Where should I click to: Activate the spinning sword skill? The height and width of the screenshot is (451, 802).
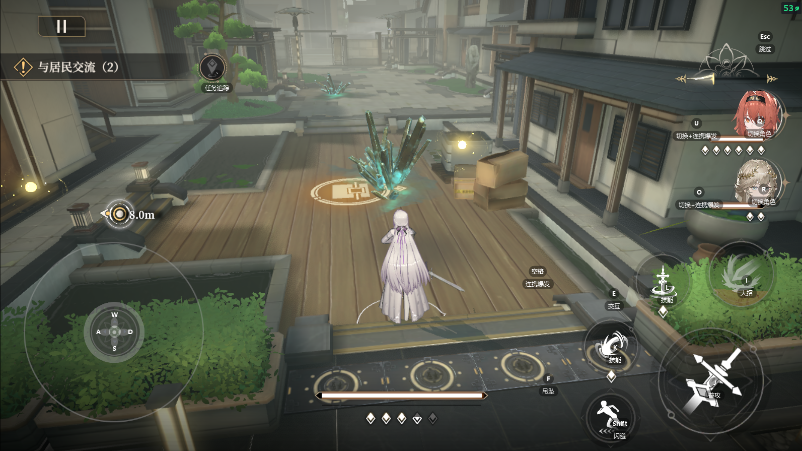(x=664, y=284)
